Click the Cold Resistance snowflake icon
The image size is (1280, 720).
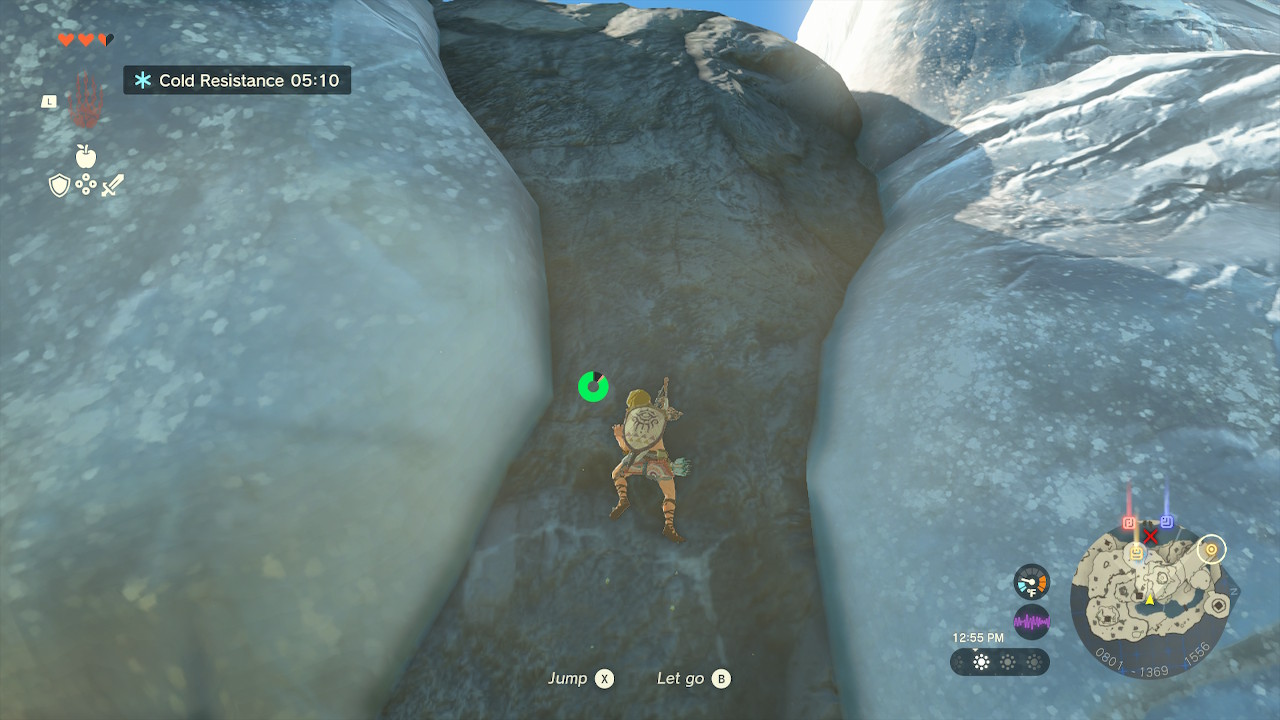pyautogui.click(x=142, y=80)
